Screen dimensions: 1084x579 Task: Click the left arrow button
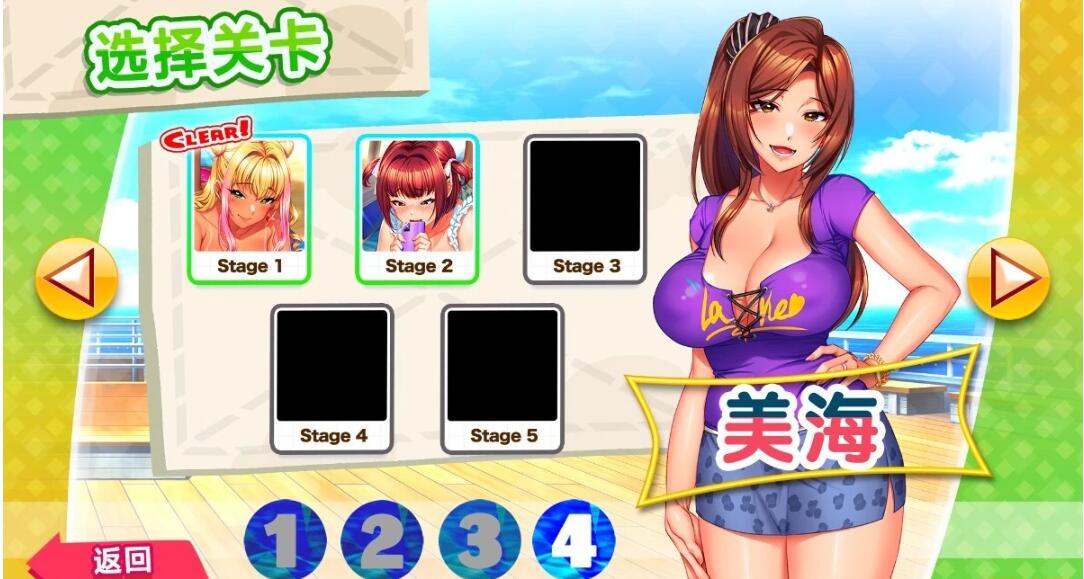point(76,278)
